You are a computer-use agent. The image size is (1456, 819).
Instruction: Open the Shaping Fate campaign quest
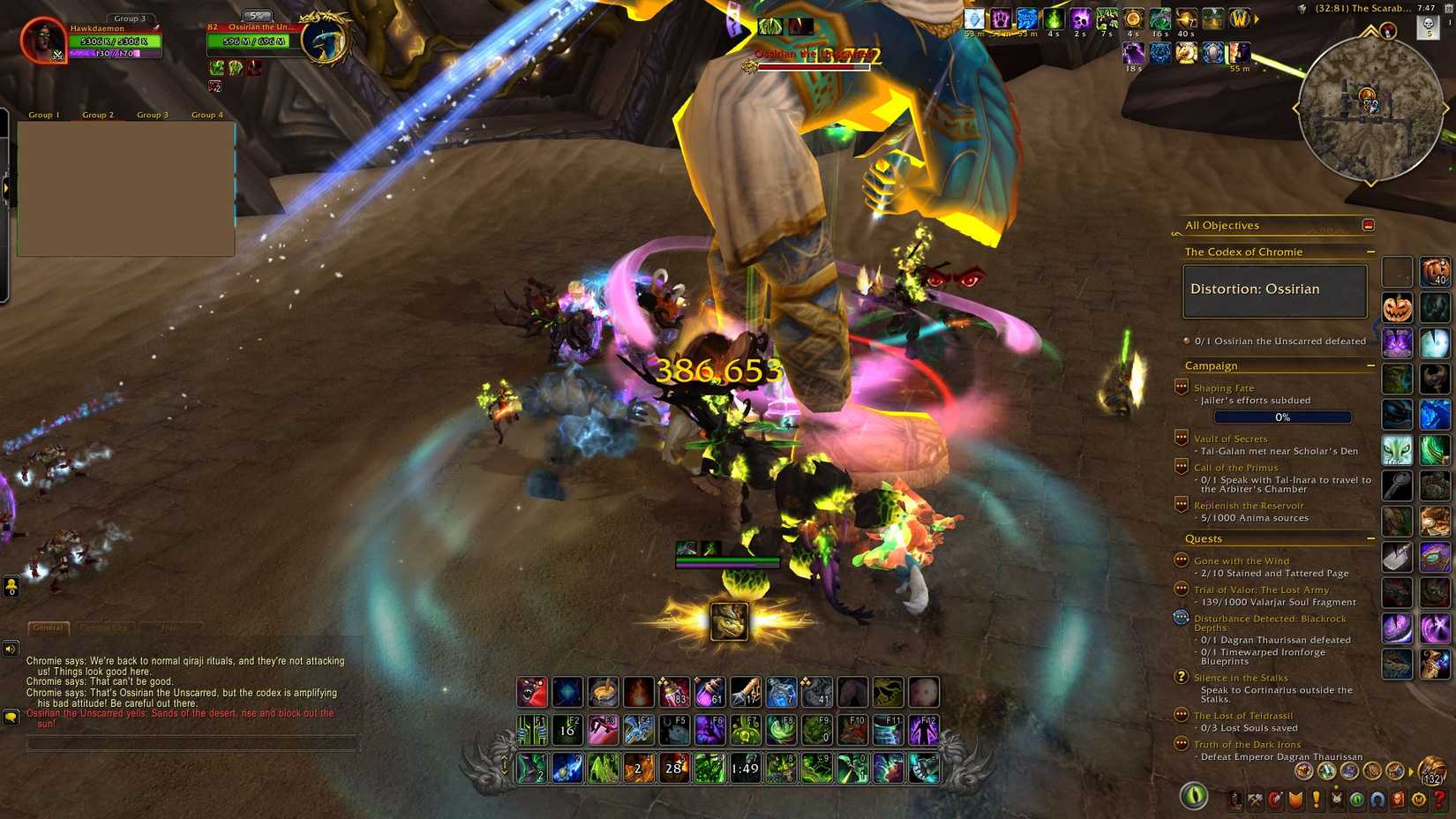1223,387
